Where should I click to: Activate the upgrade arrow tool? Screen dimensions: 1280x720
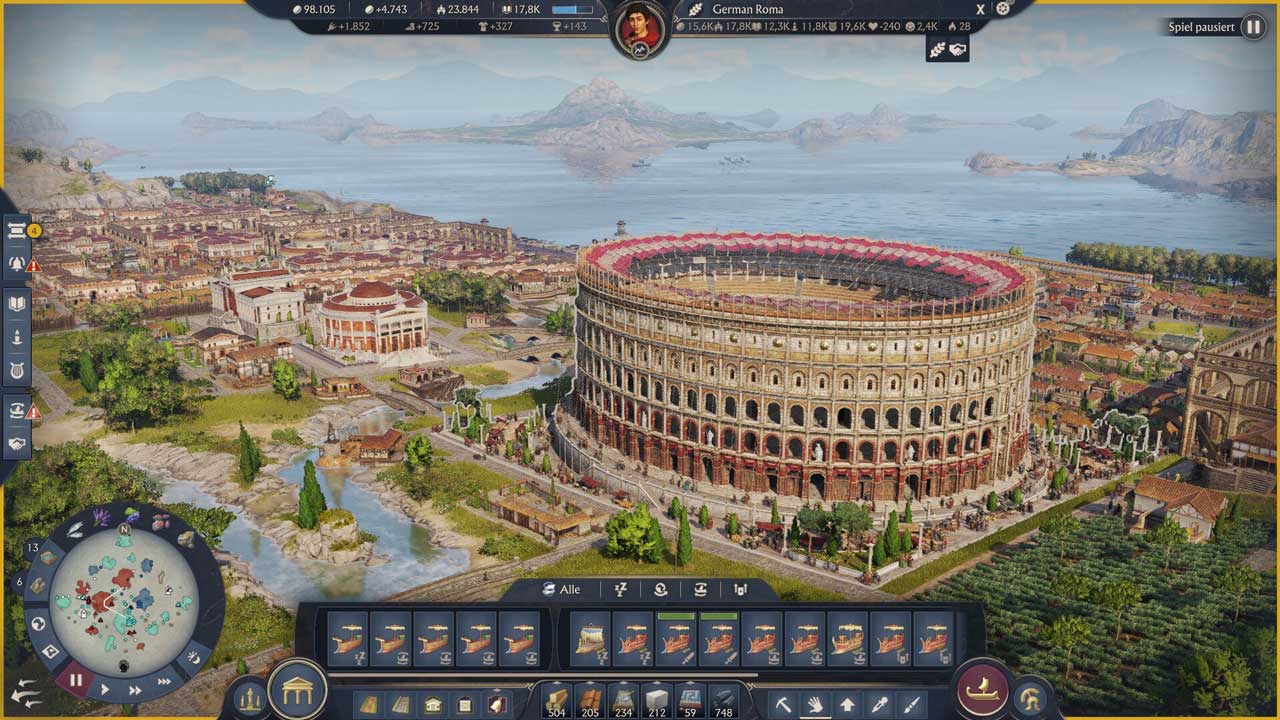click(847, 704)
